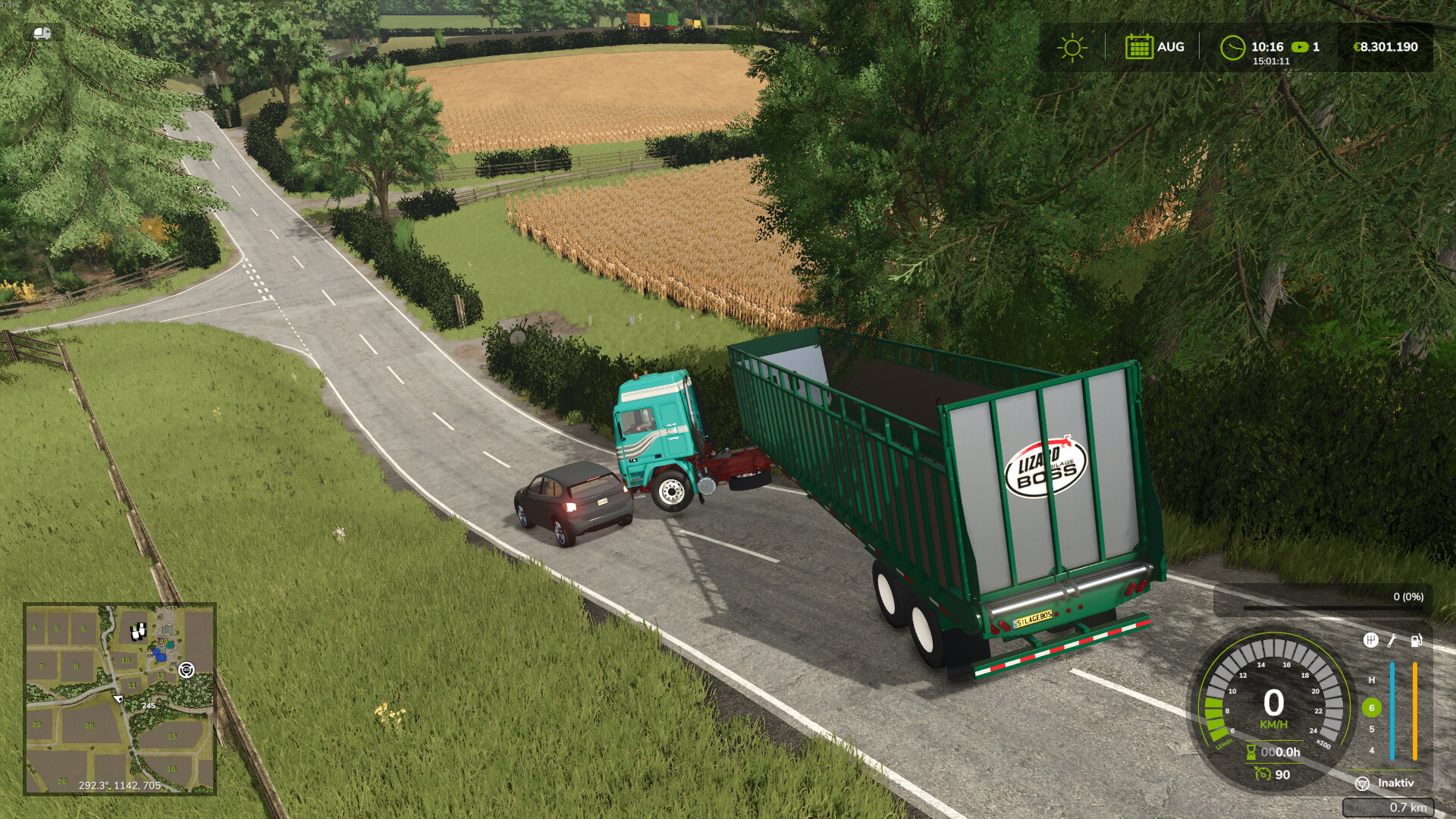Open the AUG calendar icon
Viewport: 1456px width, 819px height.
click(1138, 47)
